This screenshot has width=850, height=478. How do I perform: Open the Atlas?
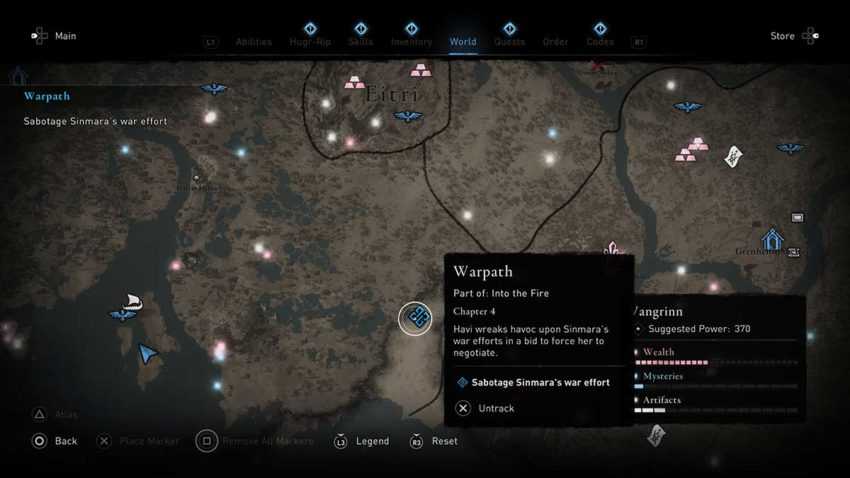pyautogui.click(x=55, y=414)
